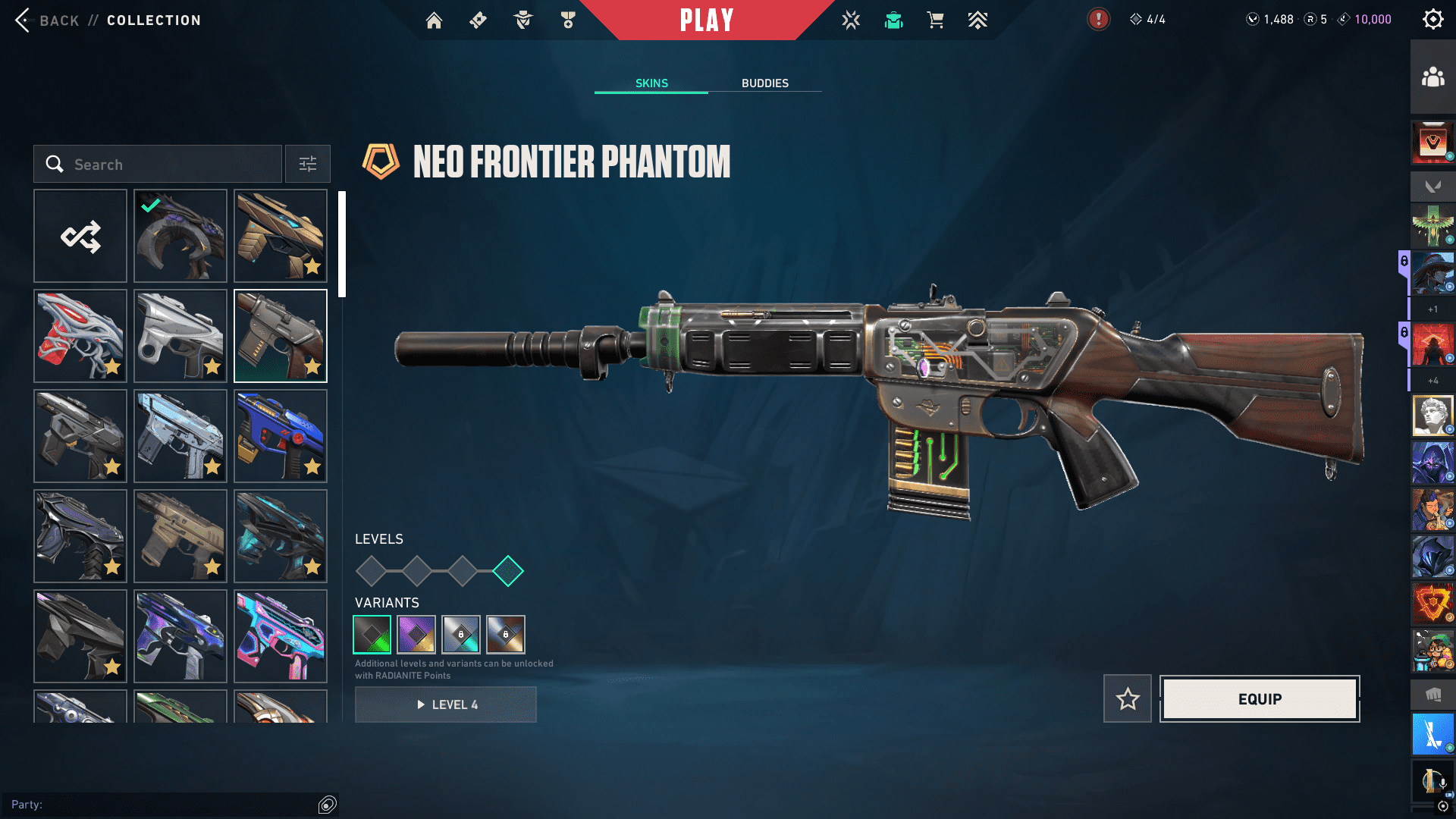Open the store cart icon
Viewport: 1456px width, 819px height.
[x=935, y=20]
